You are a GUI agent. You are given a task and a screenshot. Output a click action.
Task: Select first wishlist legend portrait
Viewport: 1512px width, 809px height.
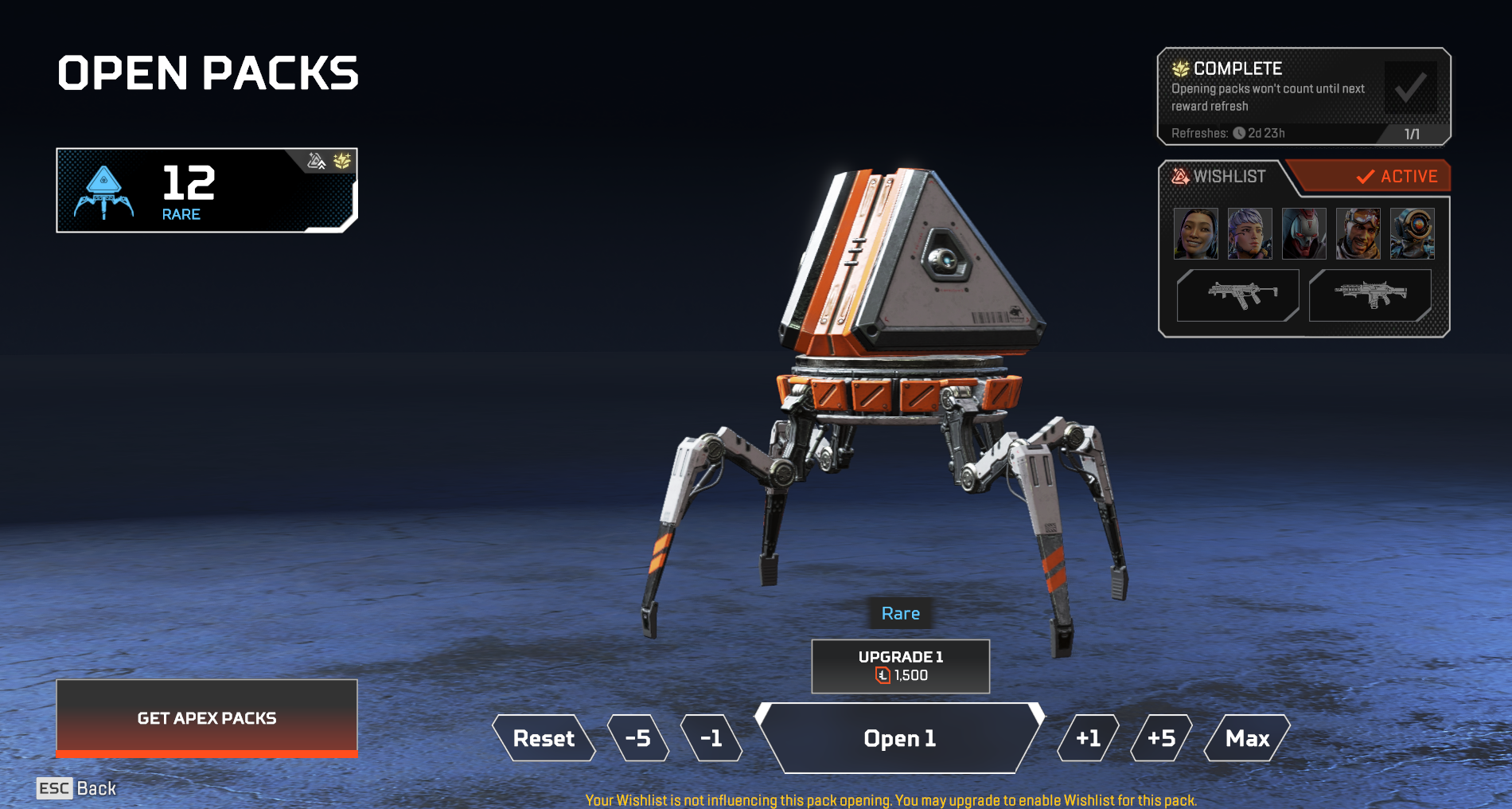[x=1195, y=233]
